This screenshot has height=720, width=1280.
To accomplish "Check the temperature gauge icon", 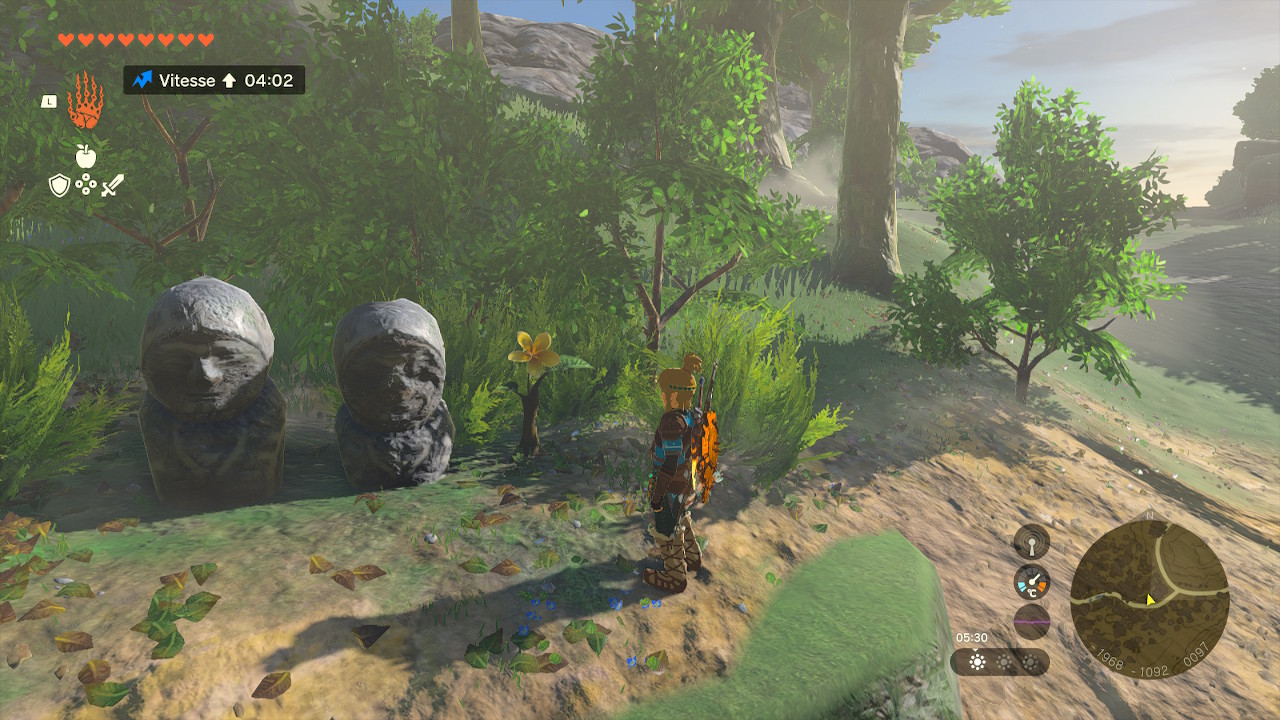I will pyautogui.click(x=1031, y=581).
